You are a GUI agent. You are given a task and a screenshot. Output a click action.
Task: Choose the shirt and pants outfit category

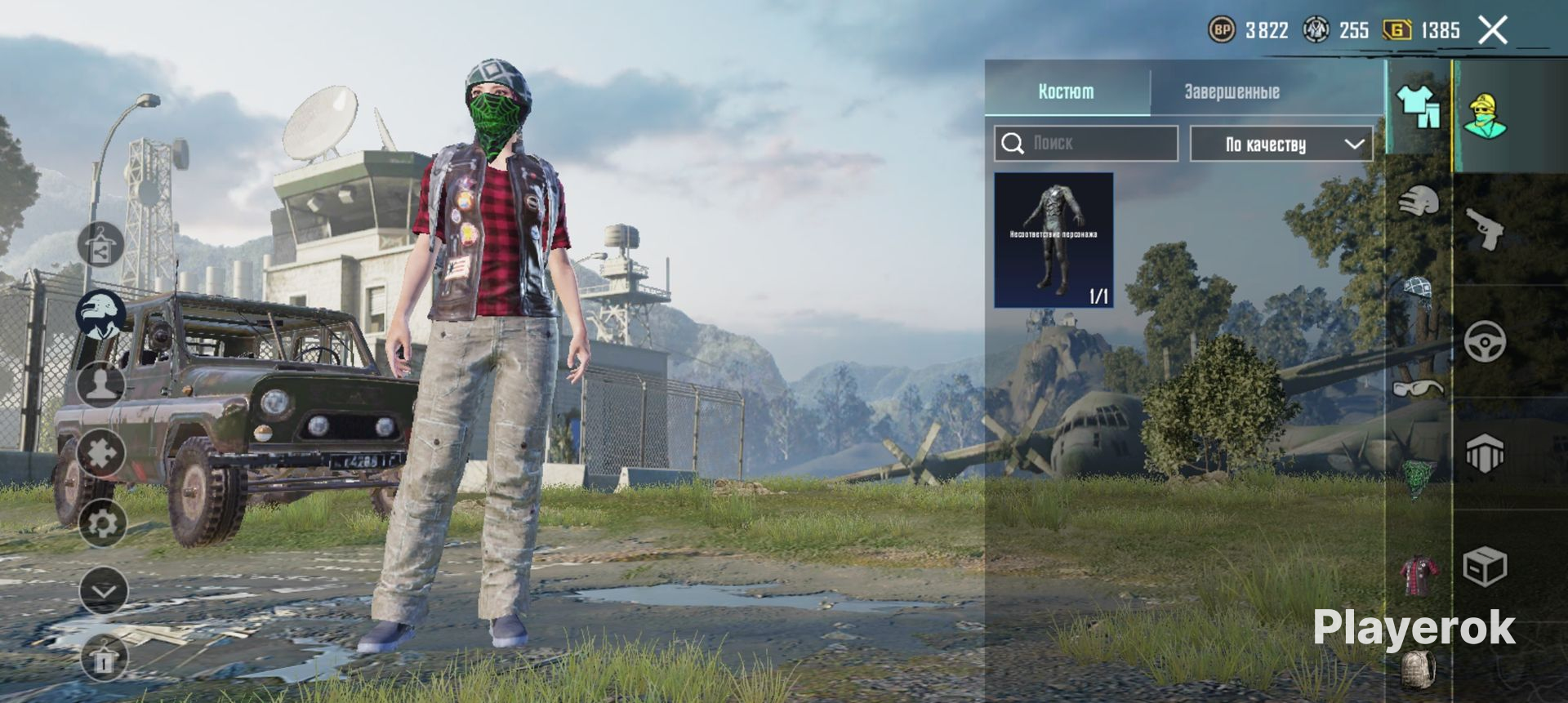pyautogui.click(x=1419, y=107)
